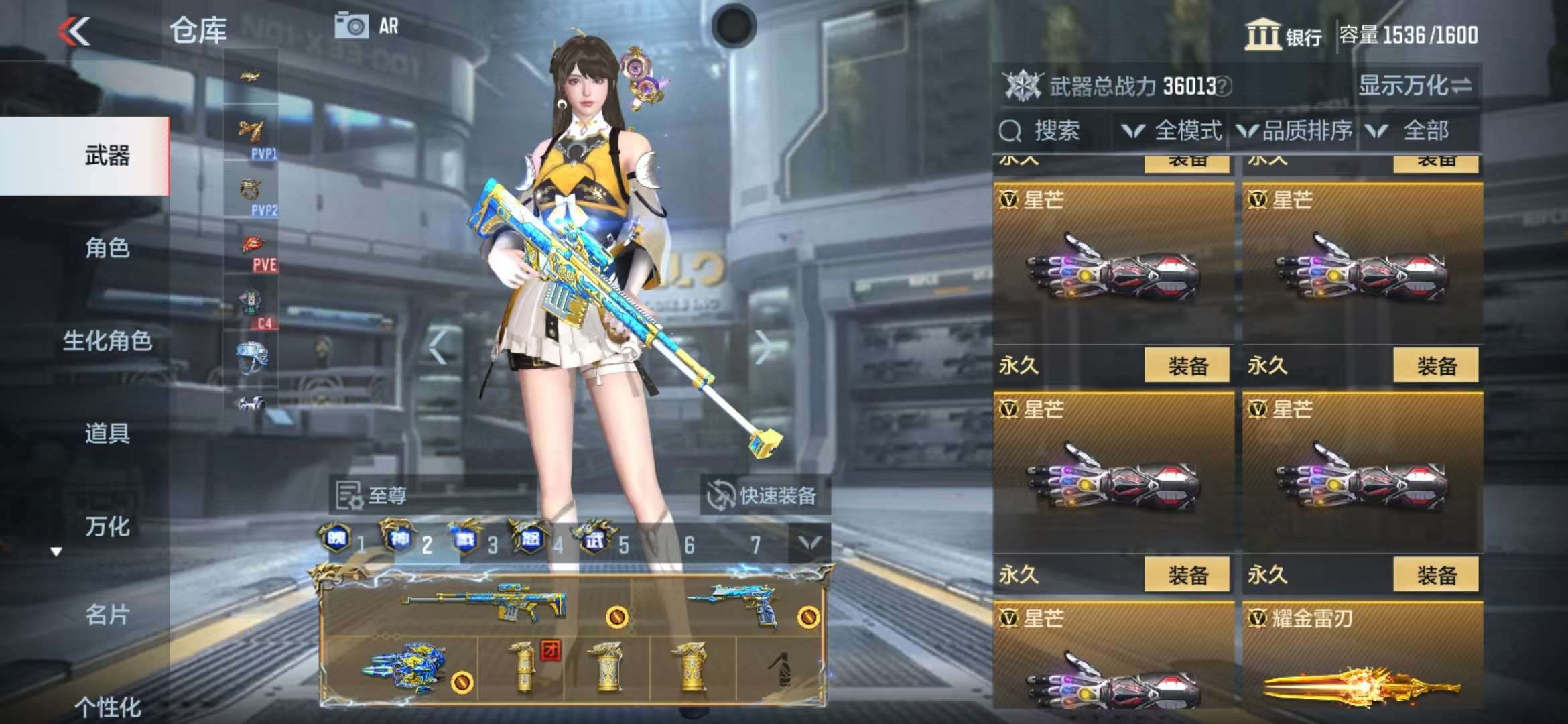Open the 全部 filter dropdown
This screenshot has height=724, width=1568.
pyautogui.click(x=1414, y=131)
